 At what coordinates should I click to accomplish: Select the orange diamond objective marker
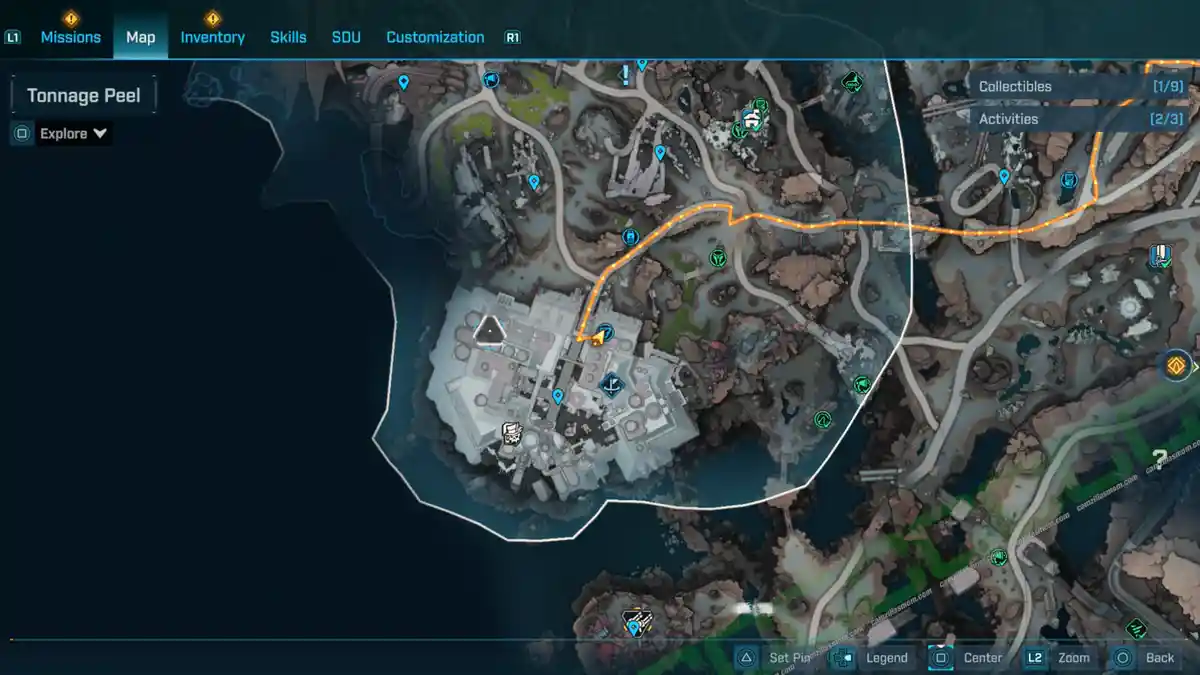point(1175,365)
